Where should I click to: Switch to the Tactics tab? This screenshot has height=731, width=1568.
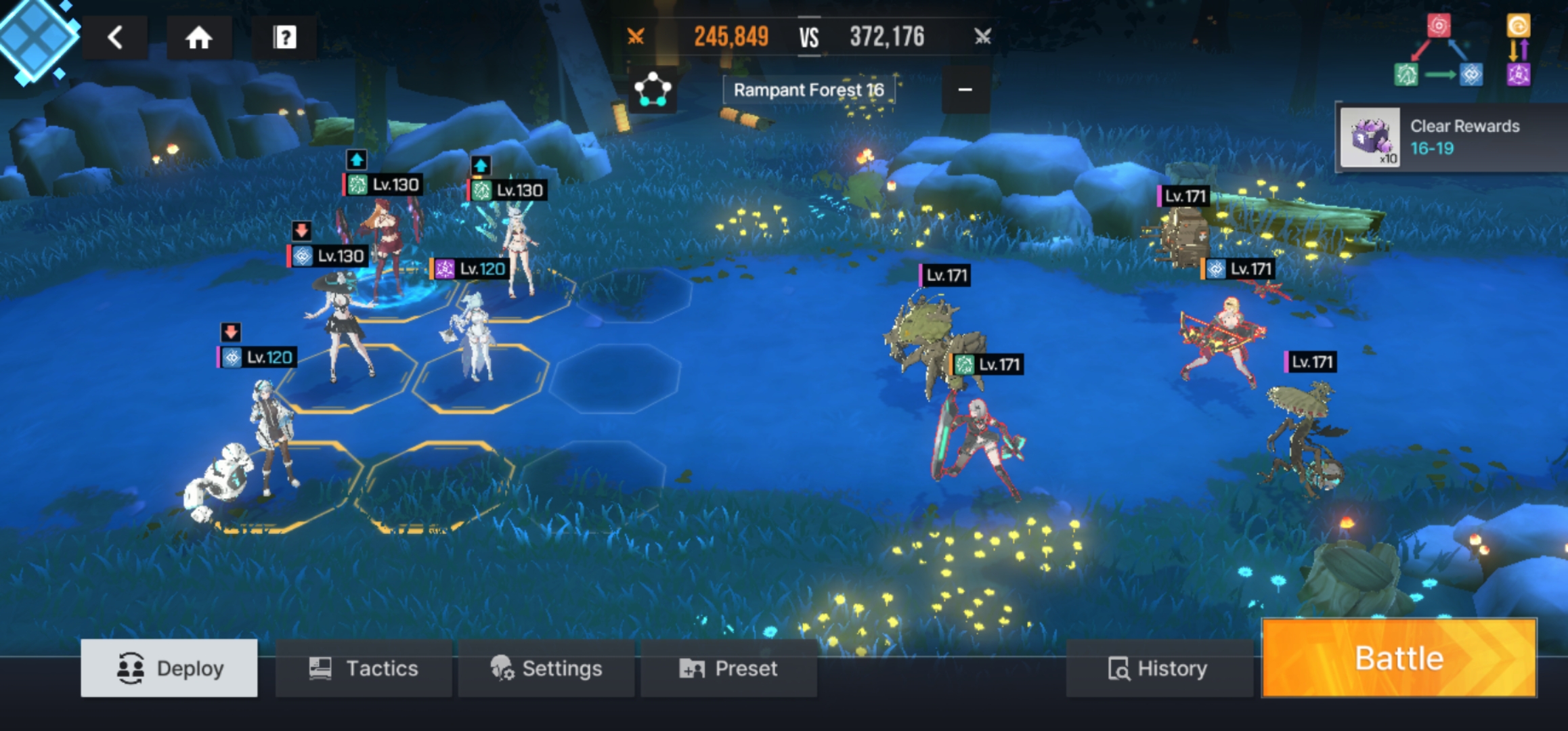click(x=364, y=668)
